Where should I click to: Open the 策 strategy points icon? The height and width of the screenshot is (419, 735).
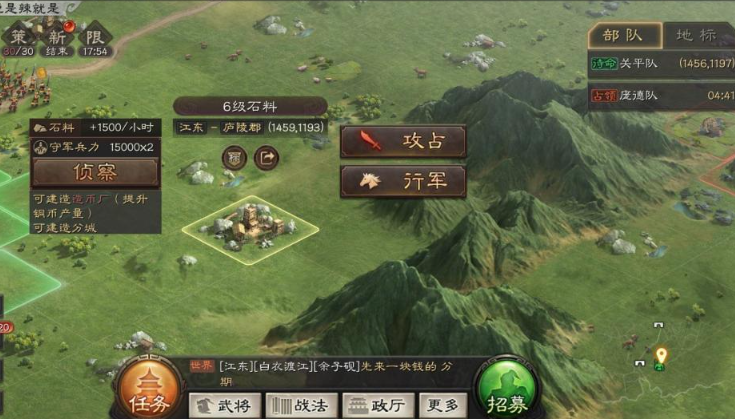17,38
